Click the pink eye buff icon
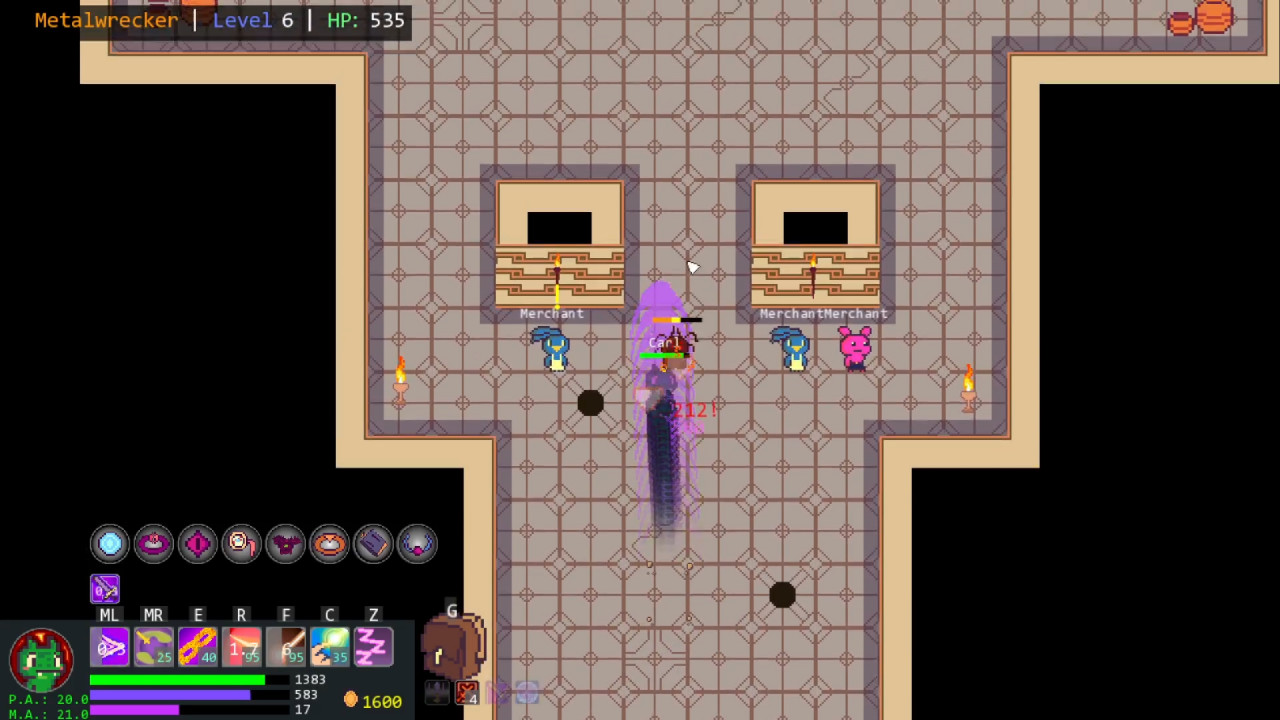1280x720 pixels. [197, 543]
